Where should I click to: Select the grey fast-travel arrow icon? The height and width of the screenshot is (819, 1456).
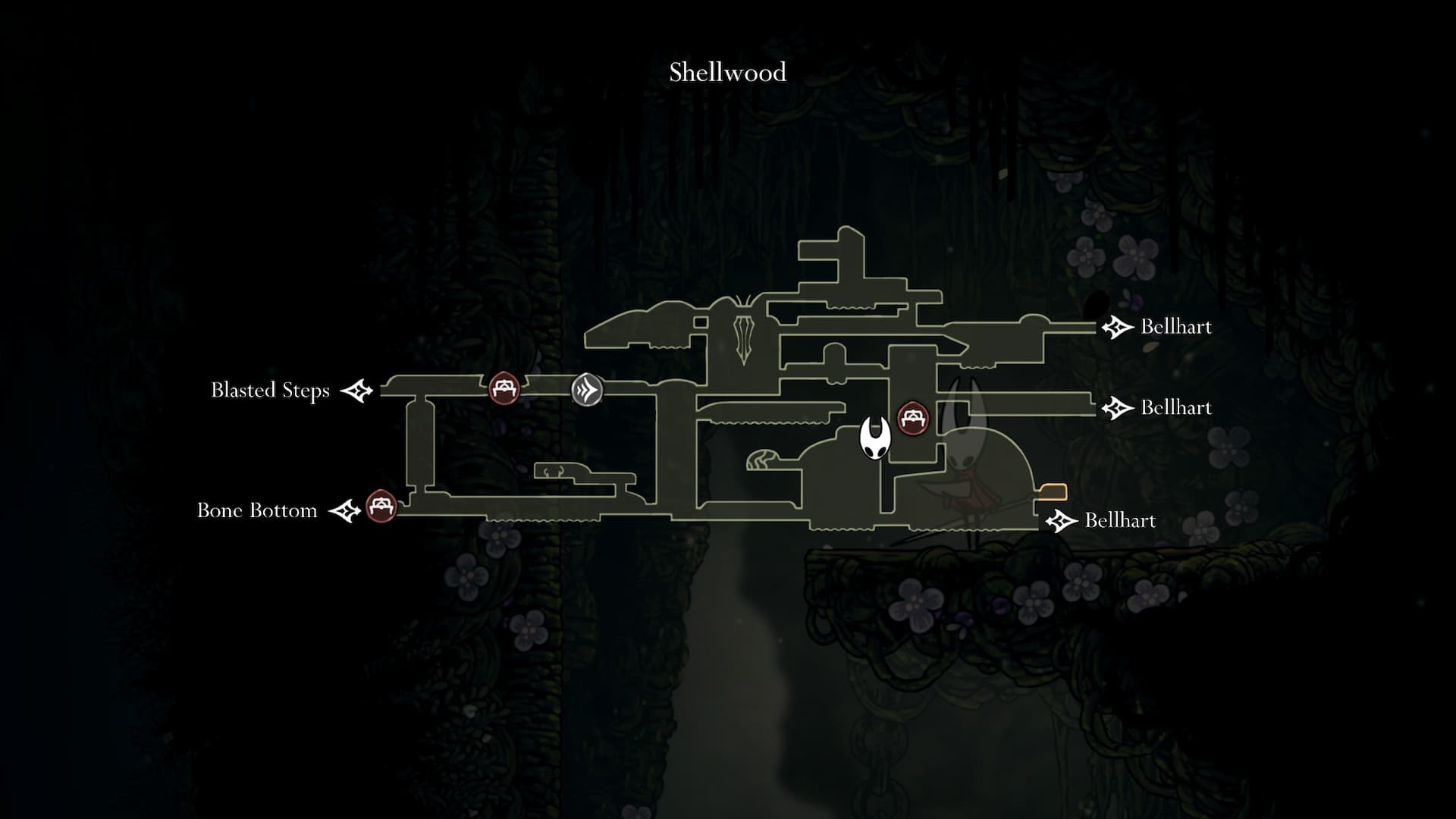pos(587,390)
